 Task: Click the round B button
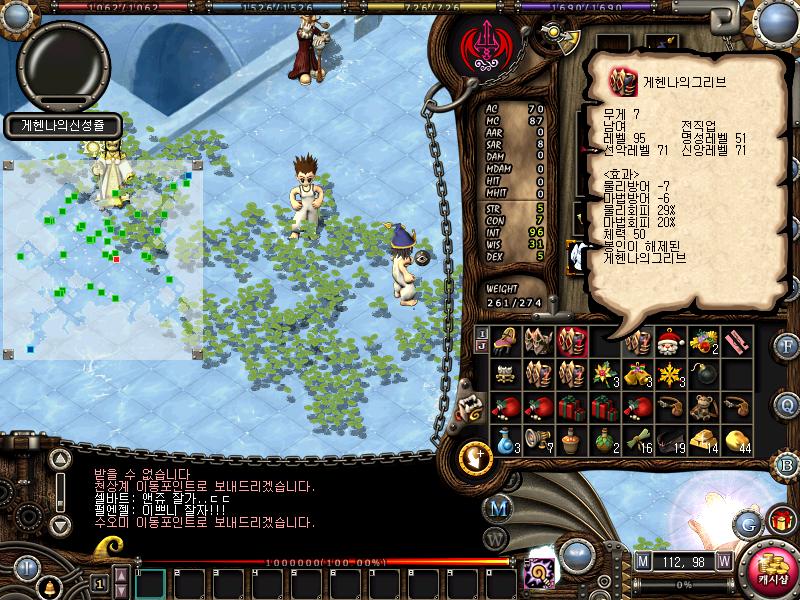click(787, 463)
